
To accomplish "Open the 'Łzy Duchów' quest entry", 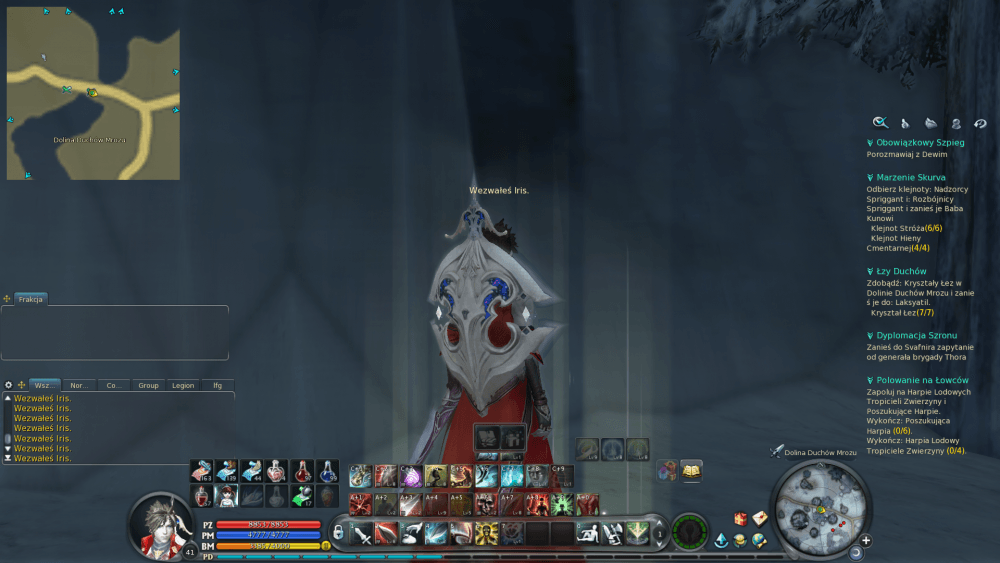I will [x=900, y=271].
